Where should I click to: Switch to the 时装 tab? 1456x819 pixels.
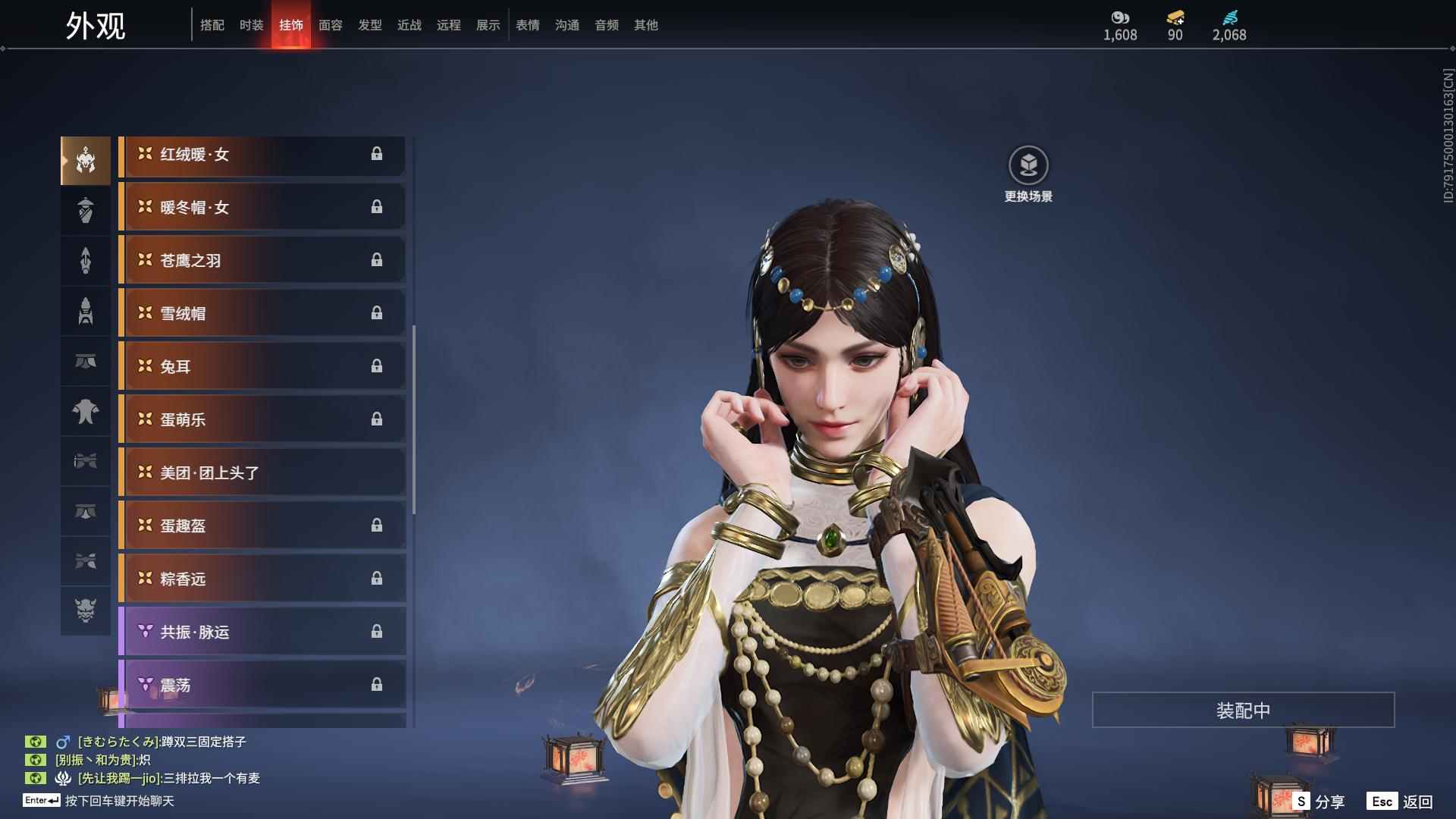[x=251, y=25]
